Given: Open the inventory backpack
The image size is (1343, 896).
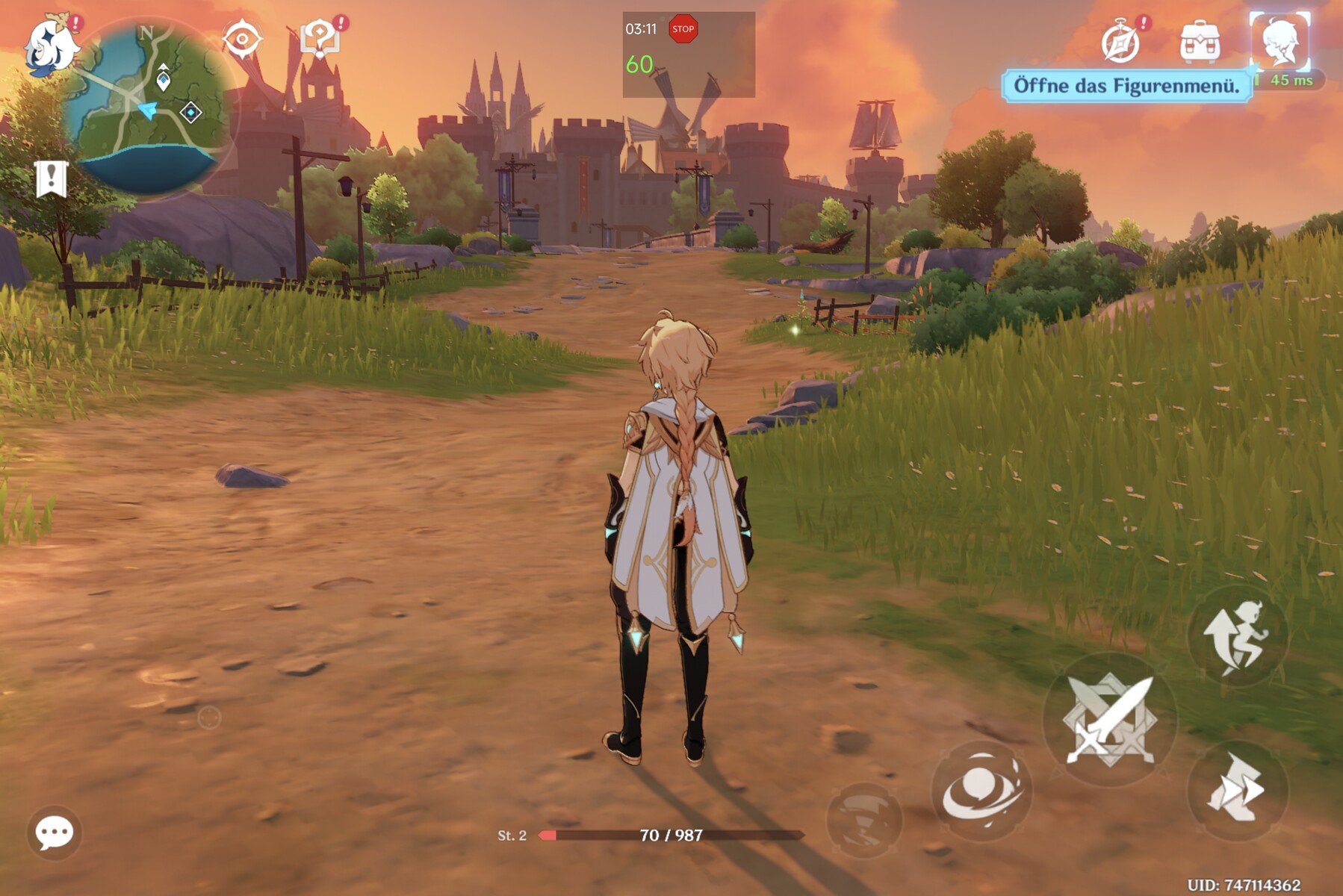Looking at the screenshot, I should coord(1200,43).
